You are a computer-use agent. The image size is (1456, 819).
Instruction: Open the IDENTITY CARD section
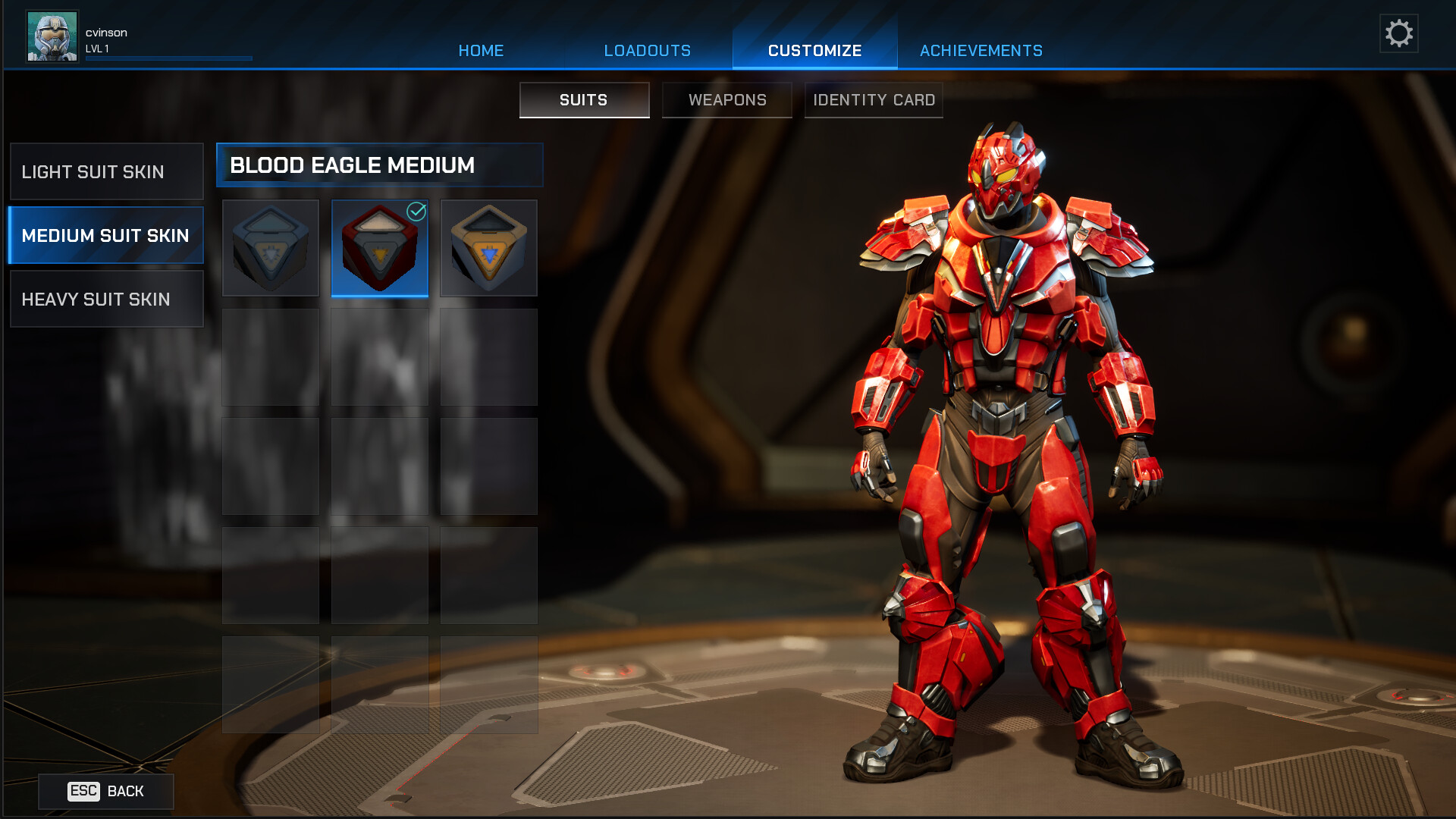873,99
